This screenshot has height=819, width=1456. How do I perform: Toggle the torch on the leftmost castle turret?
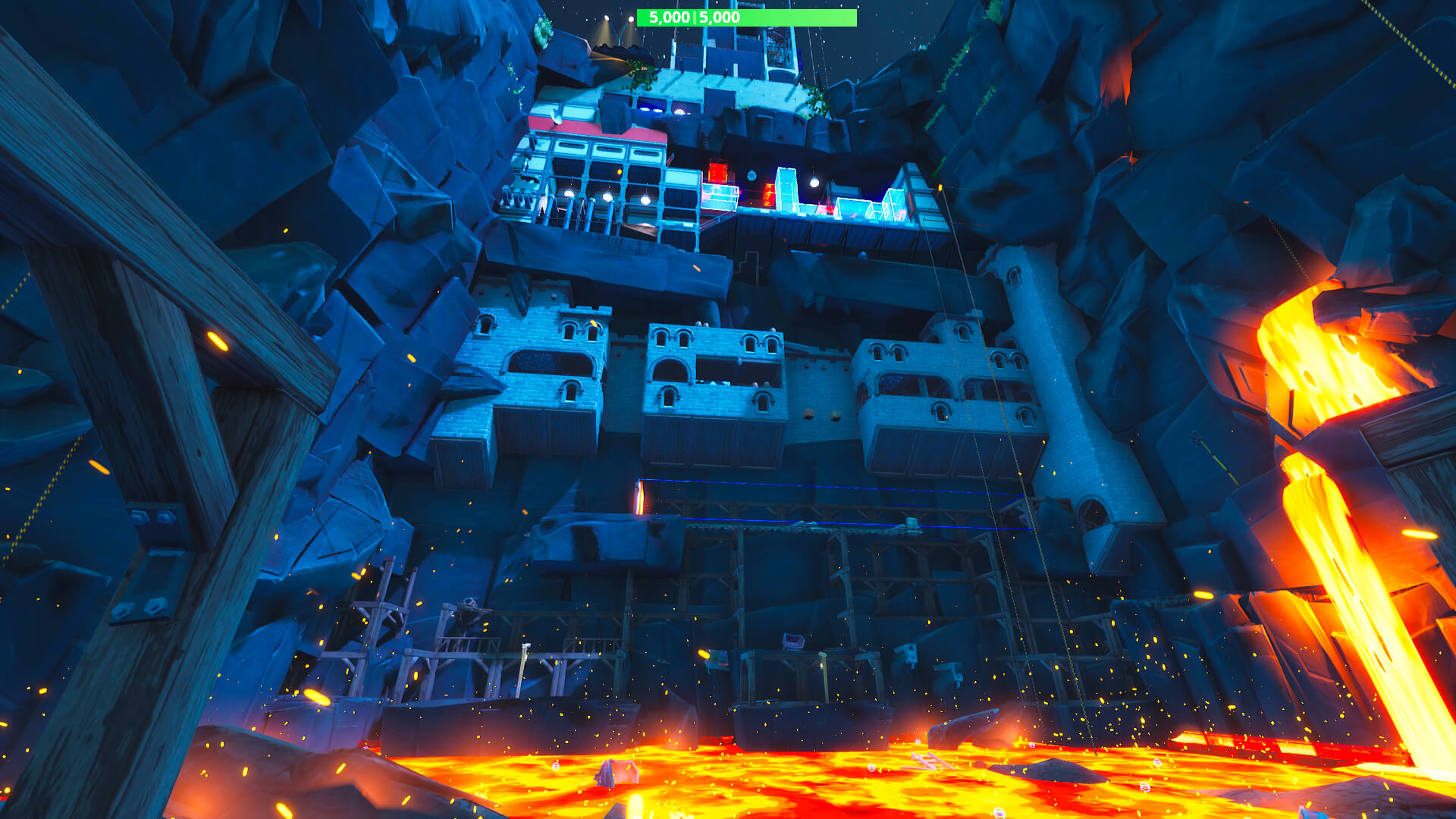[595, 322]
